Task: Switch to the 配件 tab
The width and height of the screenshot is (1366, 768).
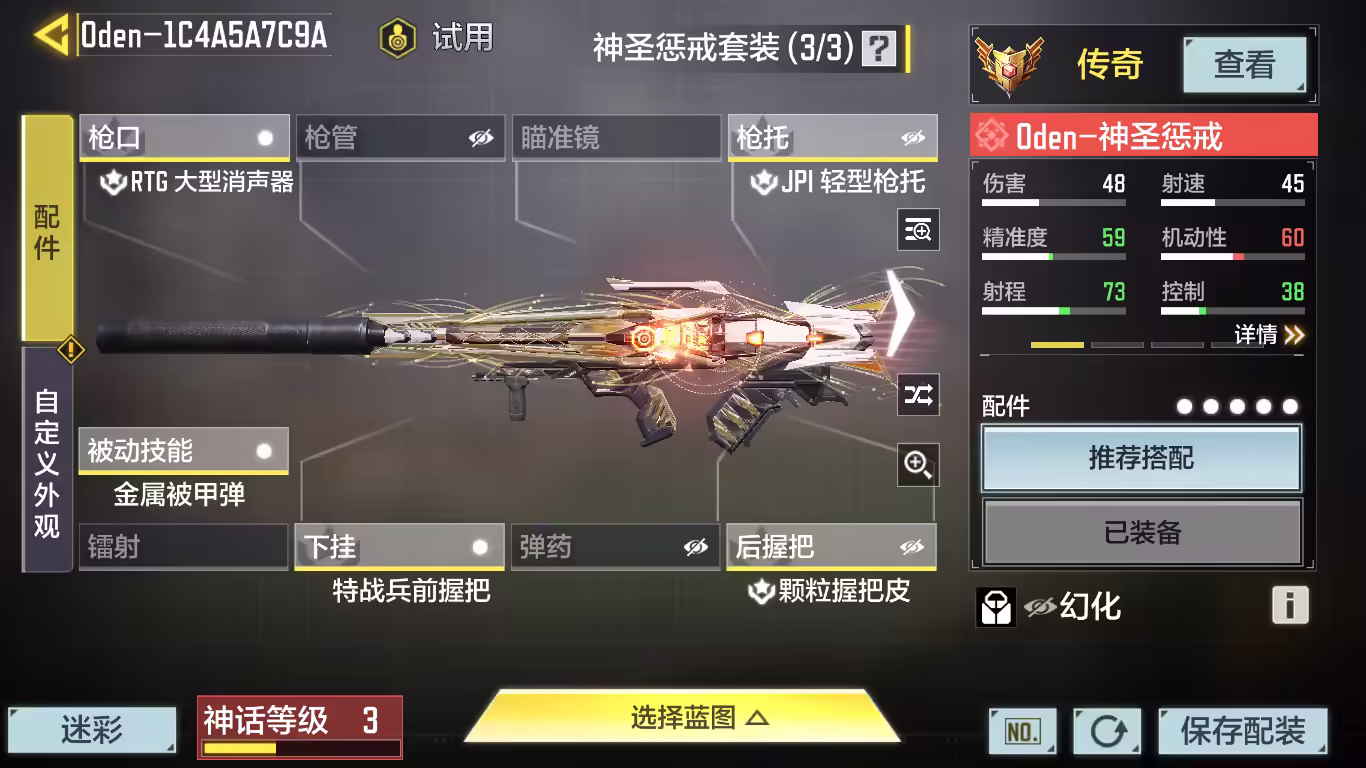Action: click(47, 230)
